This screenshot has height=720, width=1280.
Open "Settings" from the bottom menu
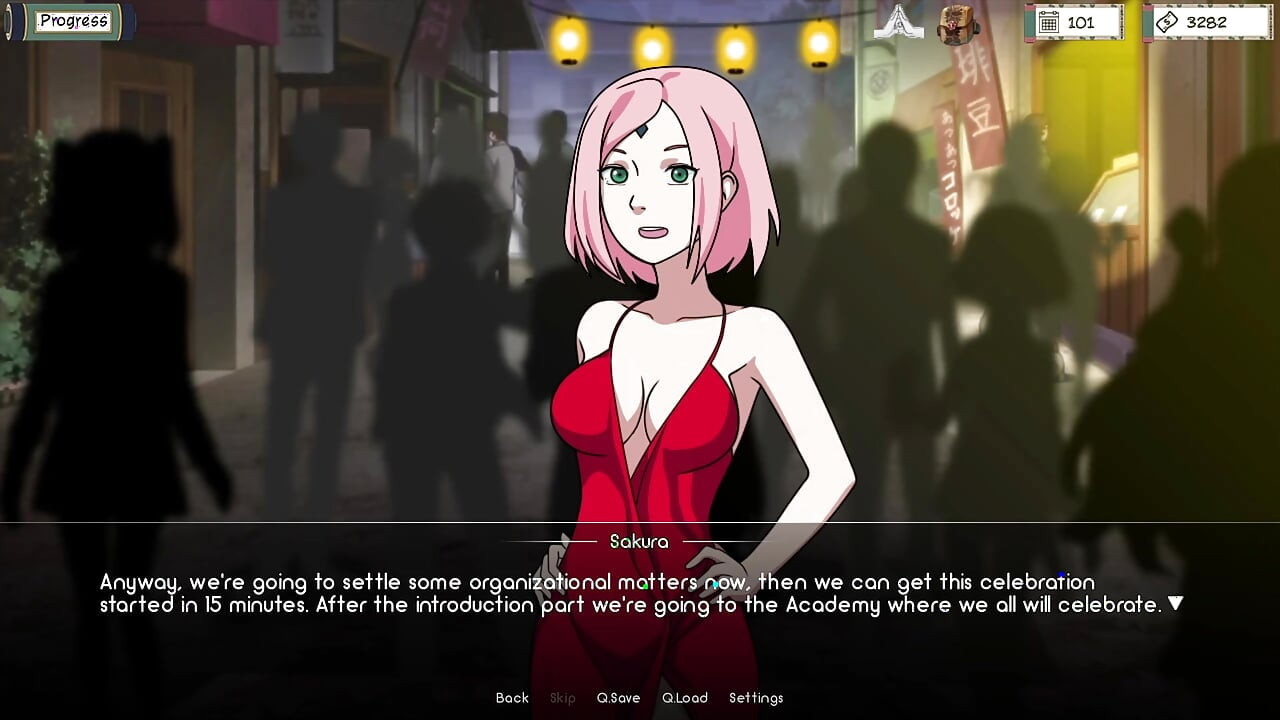[x=757, y=697]
